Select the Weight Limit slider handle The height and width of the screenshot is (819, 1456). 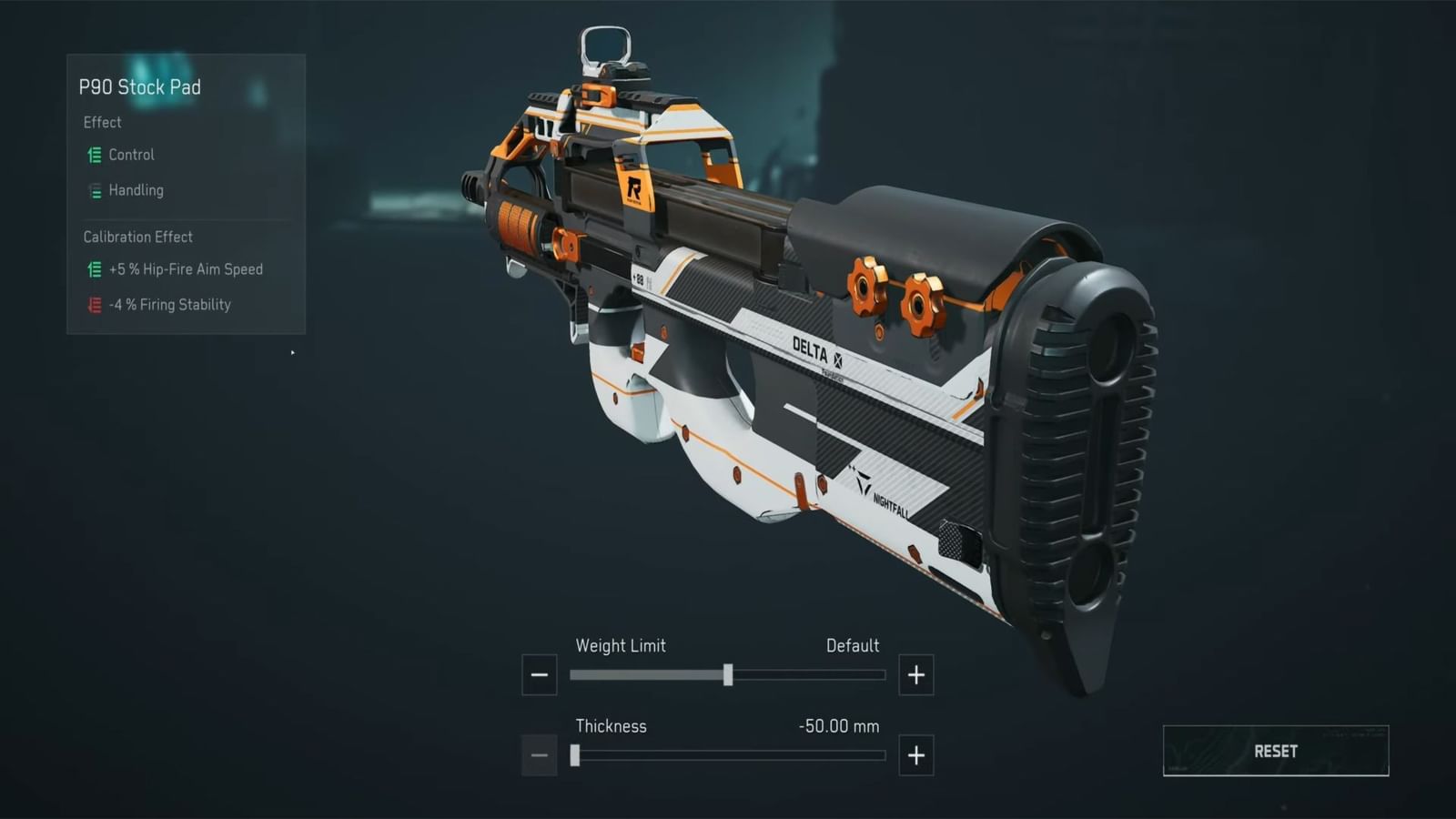728,674
